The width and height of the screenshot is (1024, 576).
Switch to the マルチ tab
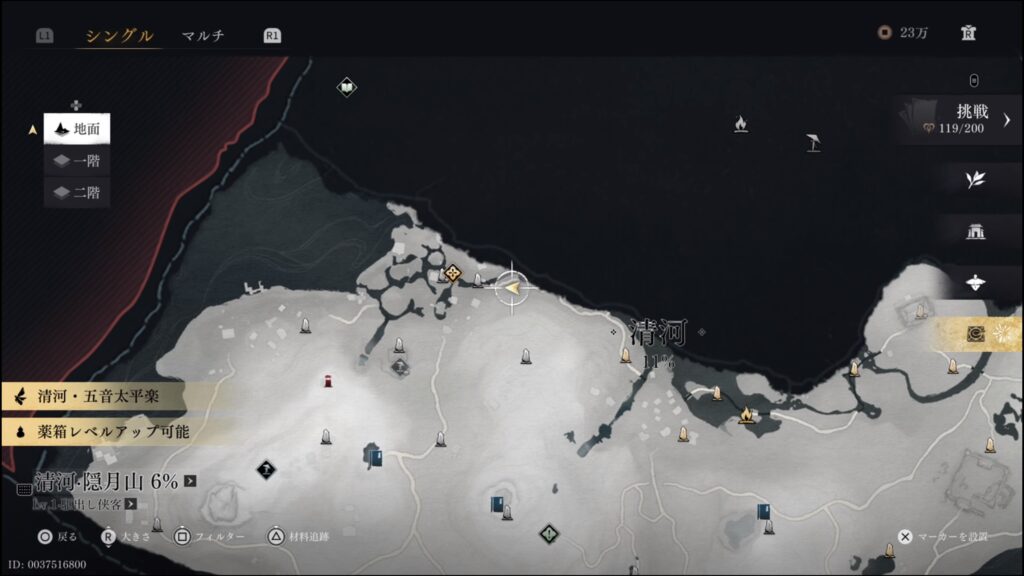[203, 36]
